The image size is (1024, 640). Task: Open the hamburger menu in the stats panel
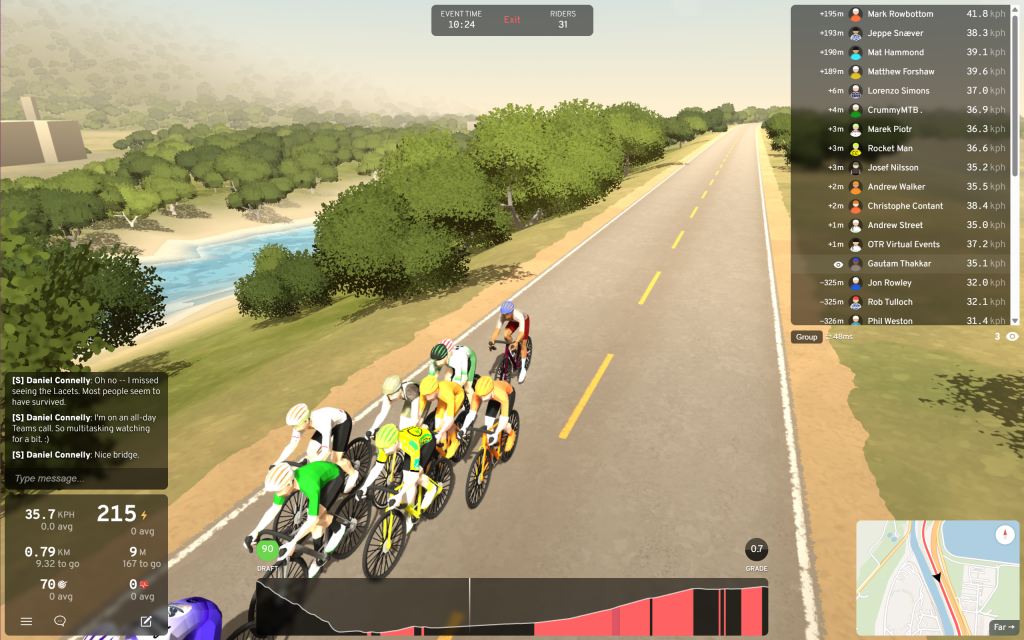[x=27, y=621]
